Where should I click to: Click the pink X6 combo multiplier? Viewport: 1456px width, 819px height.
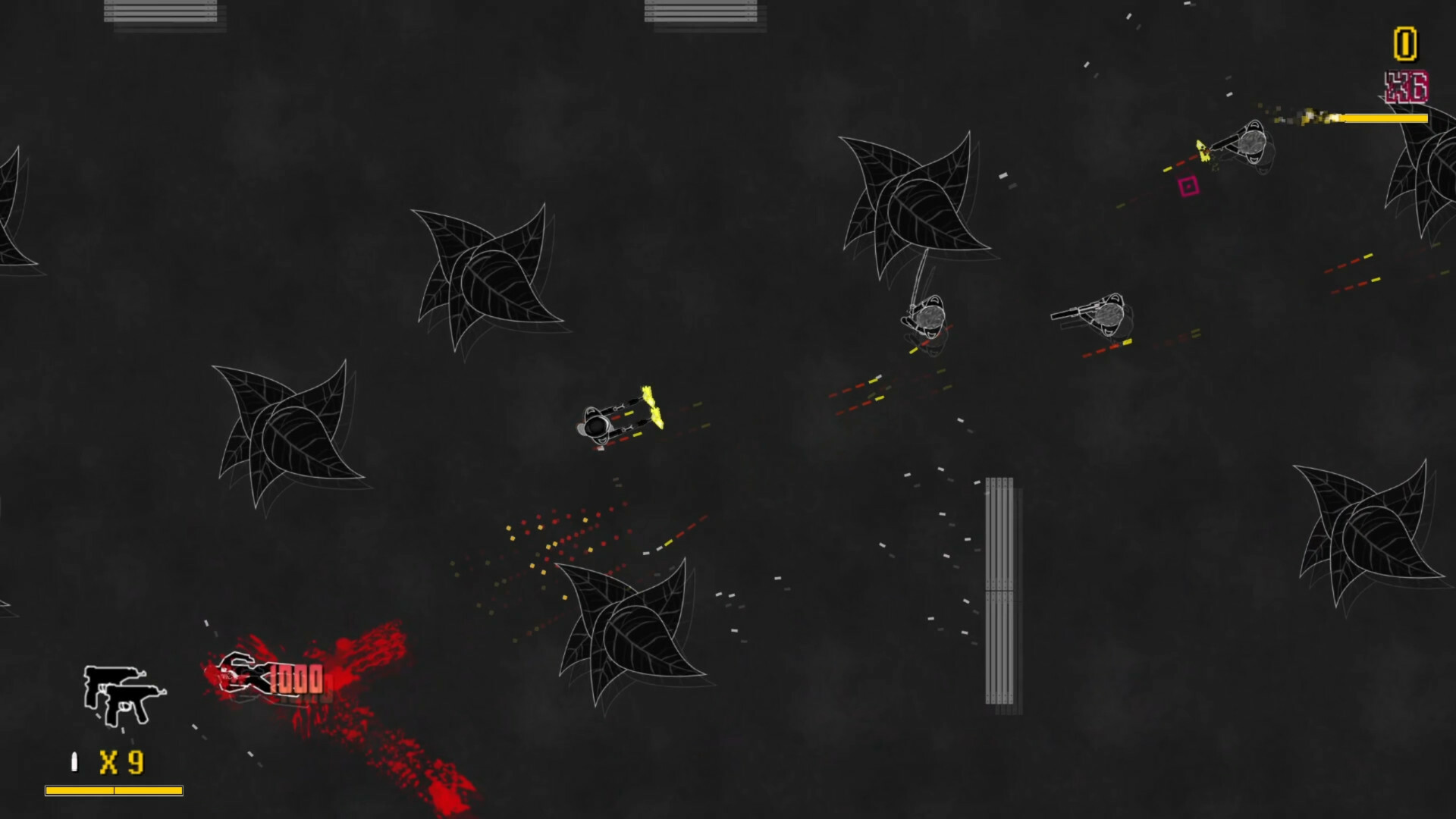[1405, 87]
